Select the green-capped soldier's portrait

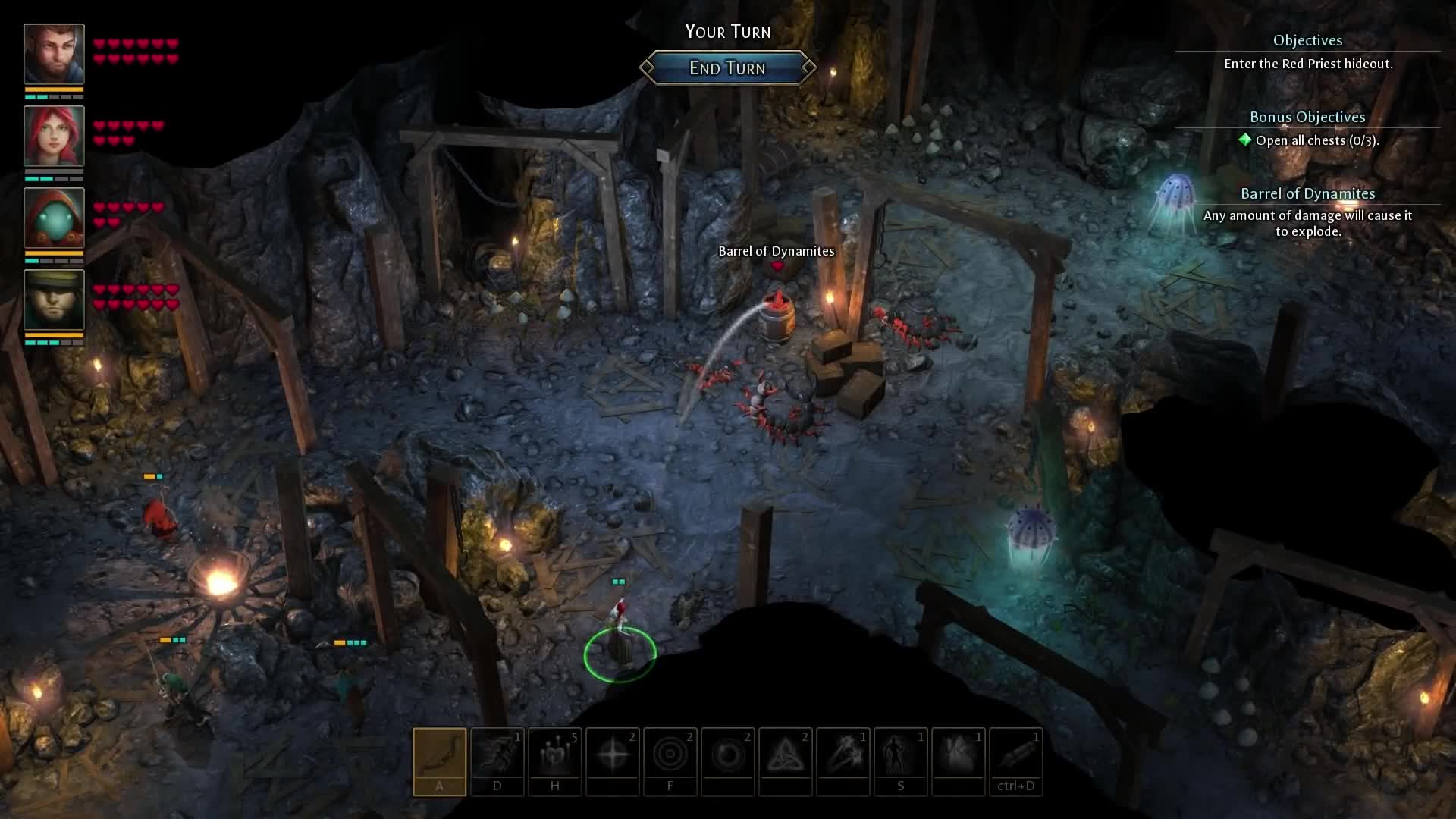54,300
